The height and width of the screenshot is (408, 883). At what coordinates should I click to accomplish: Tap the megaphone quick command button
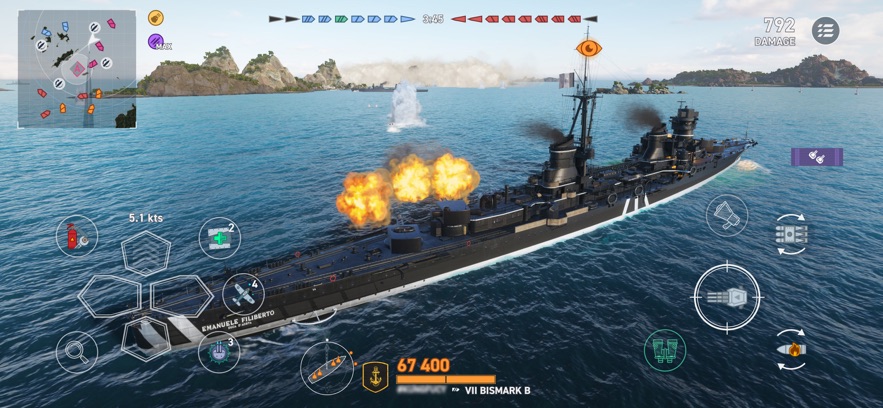(x=726, y=214)
